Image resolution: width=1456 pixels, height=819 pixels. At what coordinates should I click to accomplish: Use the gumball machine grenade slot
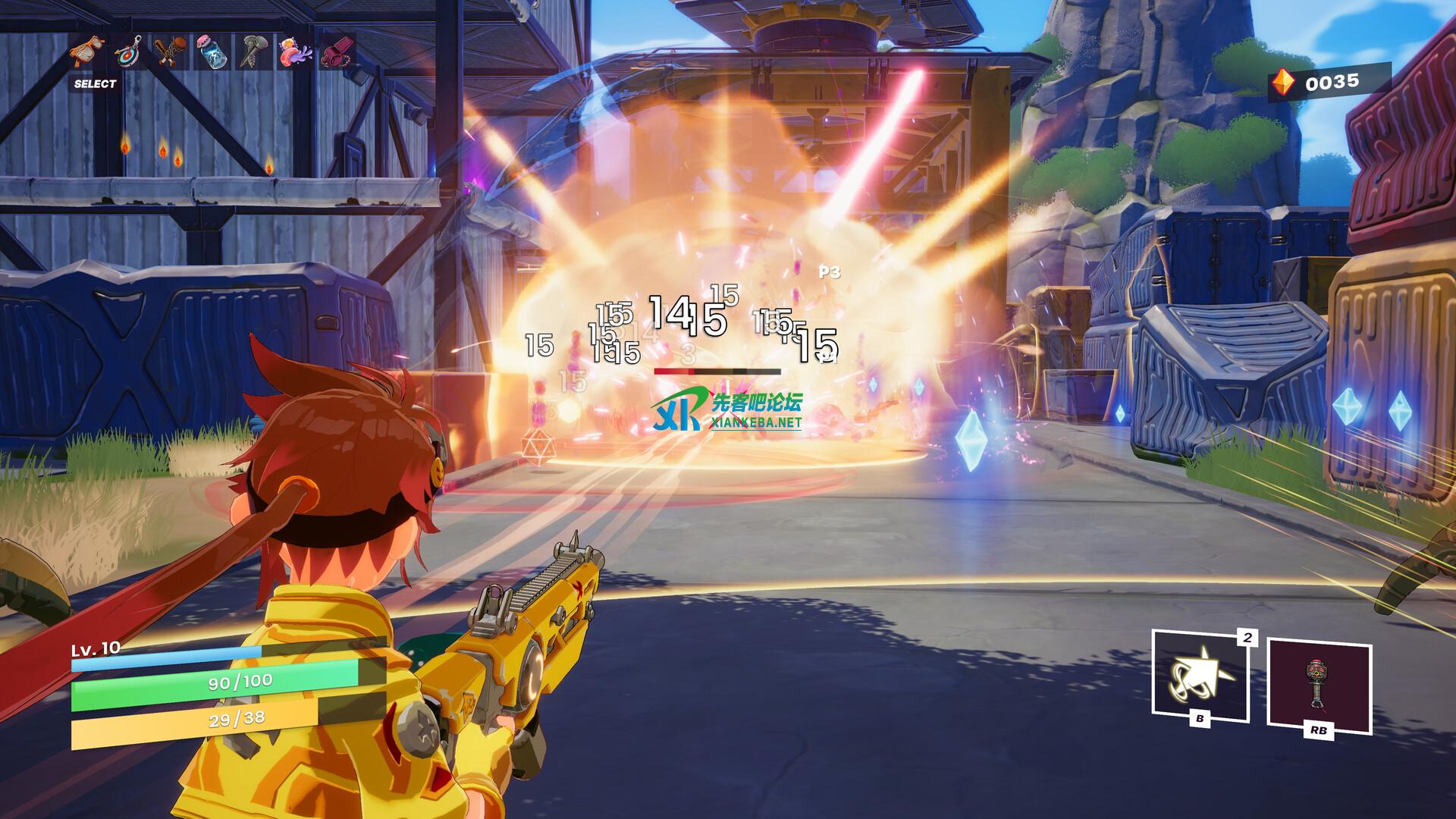point(1319,689)
